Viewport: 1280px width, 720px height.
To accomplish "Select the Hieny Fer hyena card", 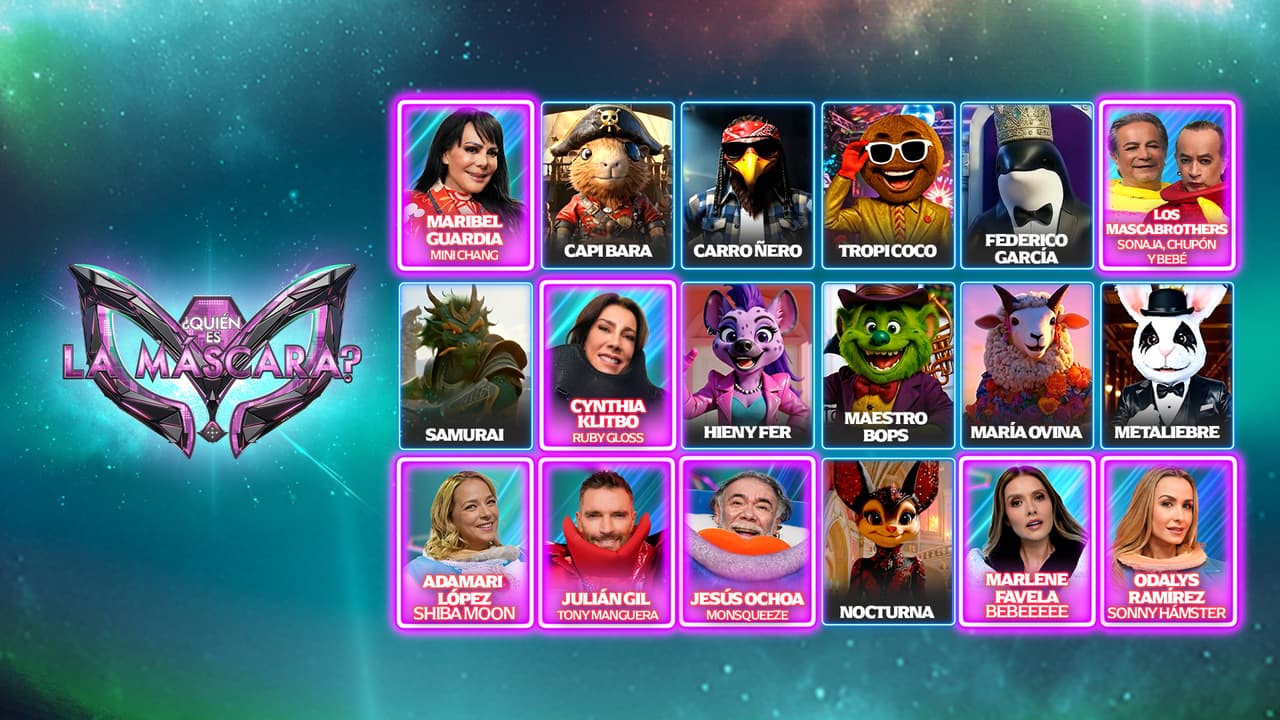I will point(747,365).
